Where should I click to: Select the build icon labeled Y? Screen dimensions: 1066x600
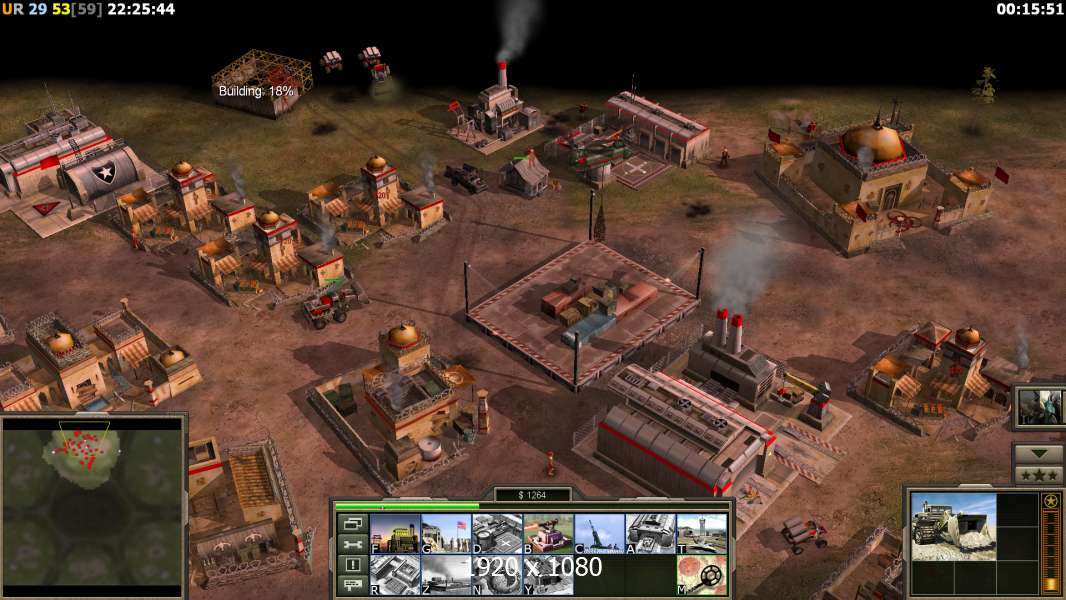pyautogui.click(x=548, y=575)
